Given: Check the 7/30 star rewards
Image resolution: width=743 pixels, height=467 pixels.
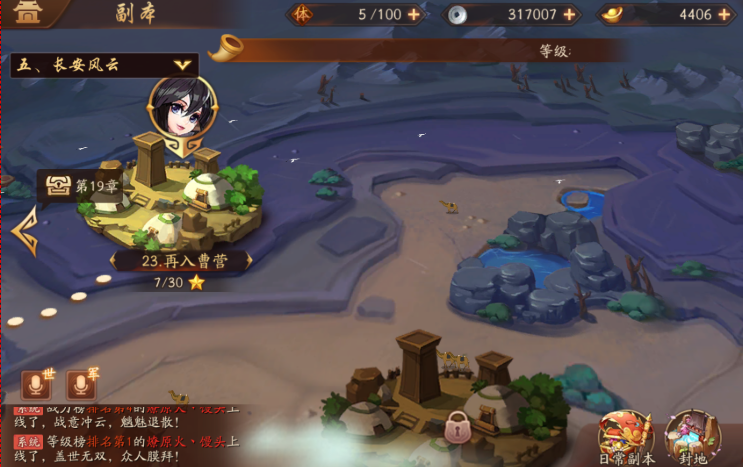Looking at the screenshot, I should (x=179, y=283).
